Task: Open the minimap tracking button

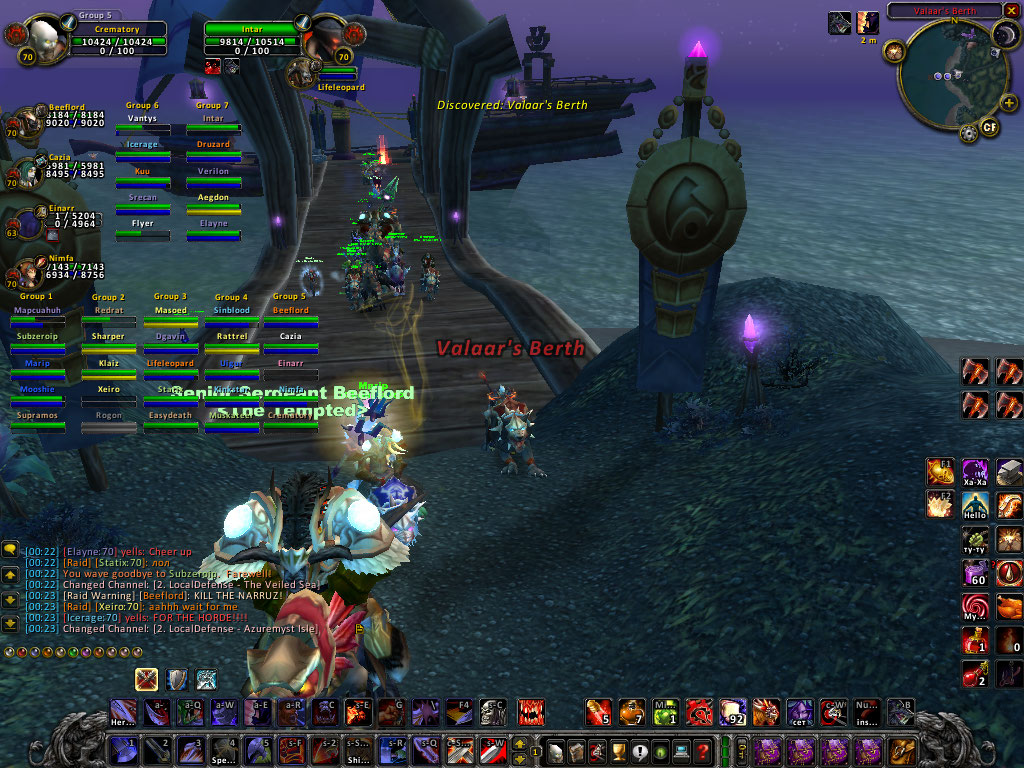Action: click(895, 53)
